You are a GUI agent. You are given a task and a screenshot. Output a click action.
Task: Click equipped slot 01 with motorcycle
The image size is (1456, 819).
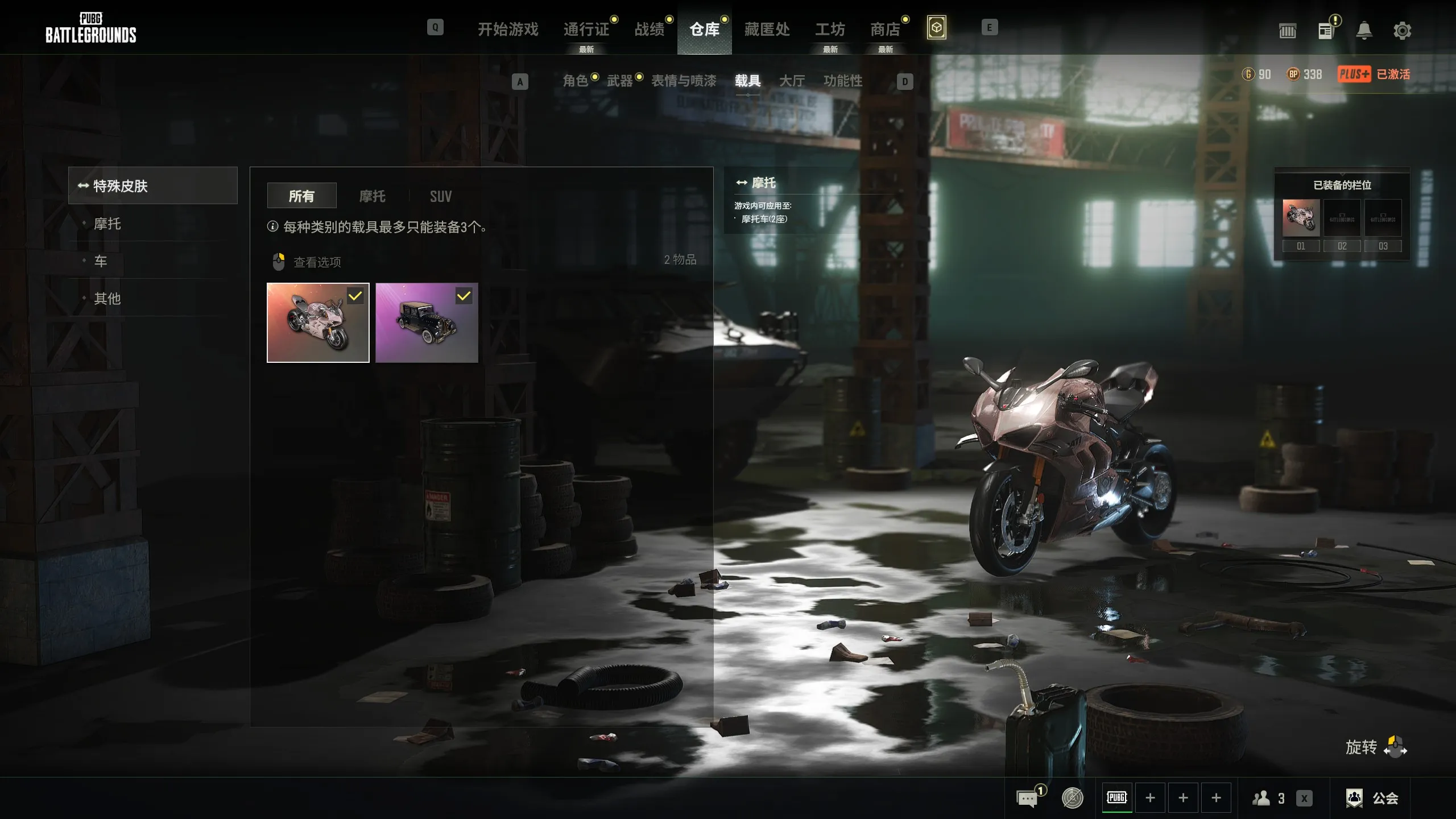tap(1301, 218)
